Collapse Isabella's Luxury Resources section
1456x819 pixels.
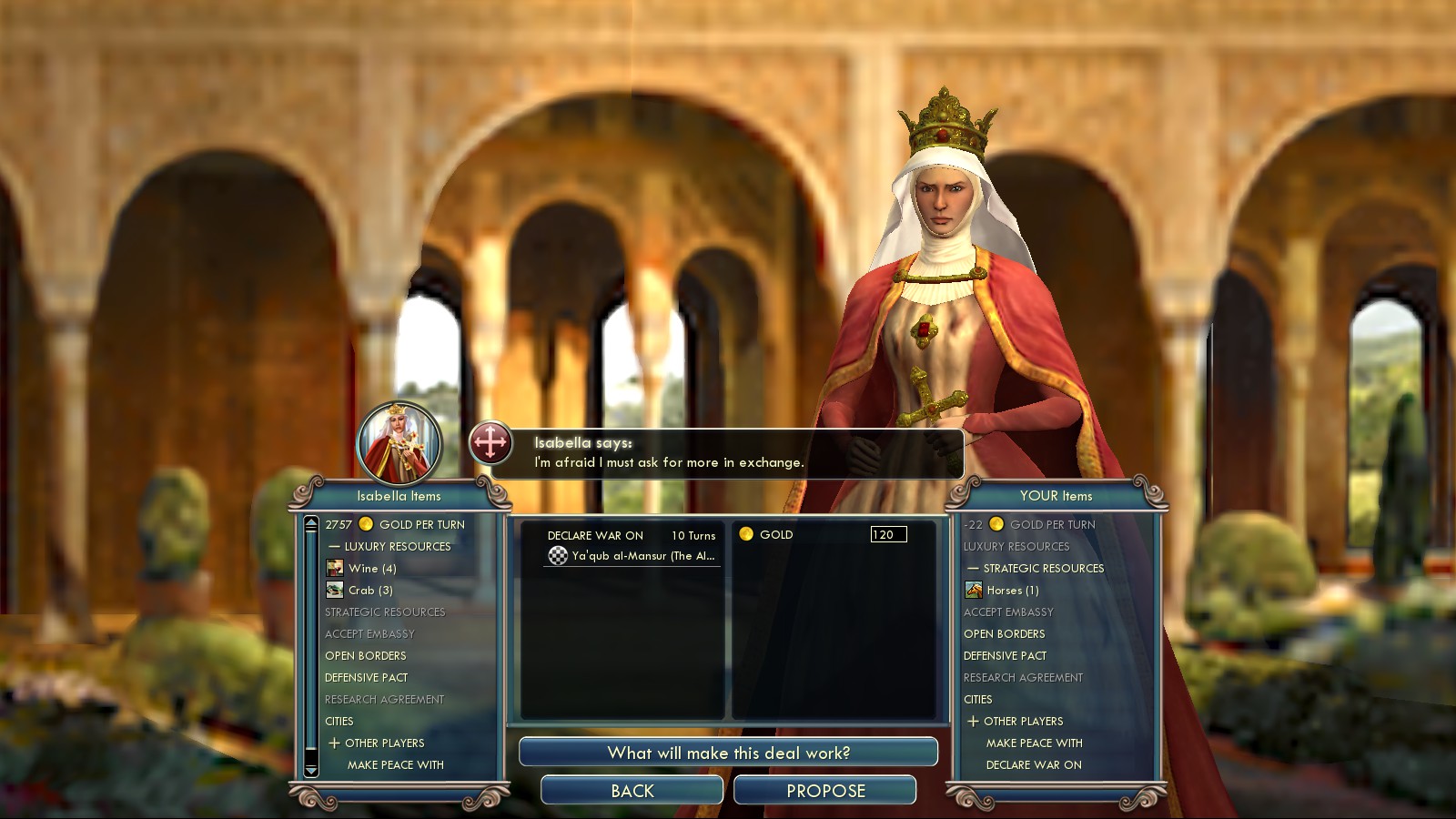click(397, 547)
